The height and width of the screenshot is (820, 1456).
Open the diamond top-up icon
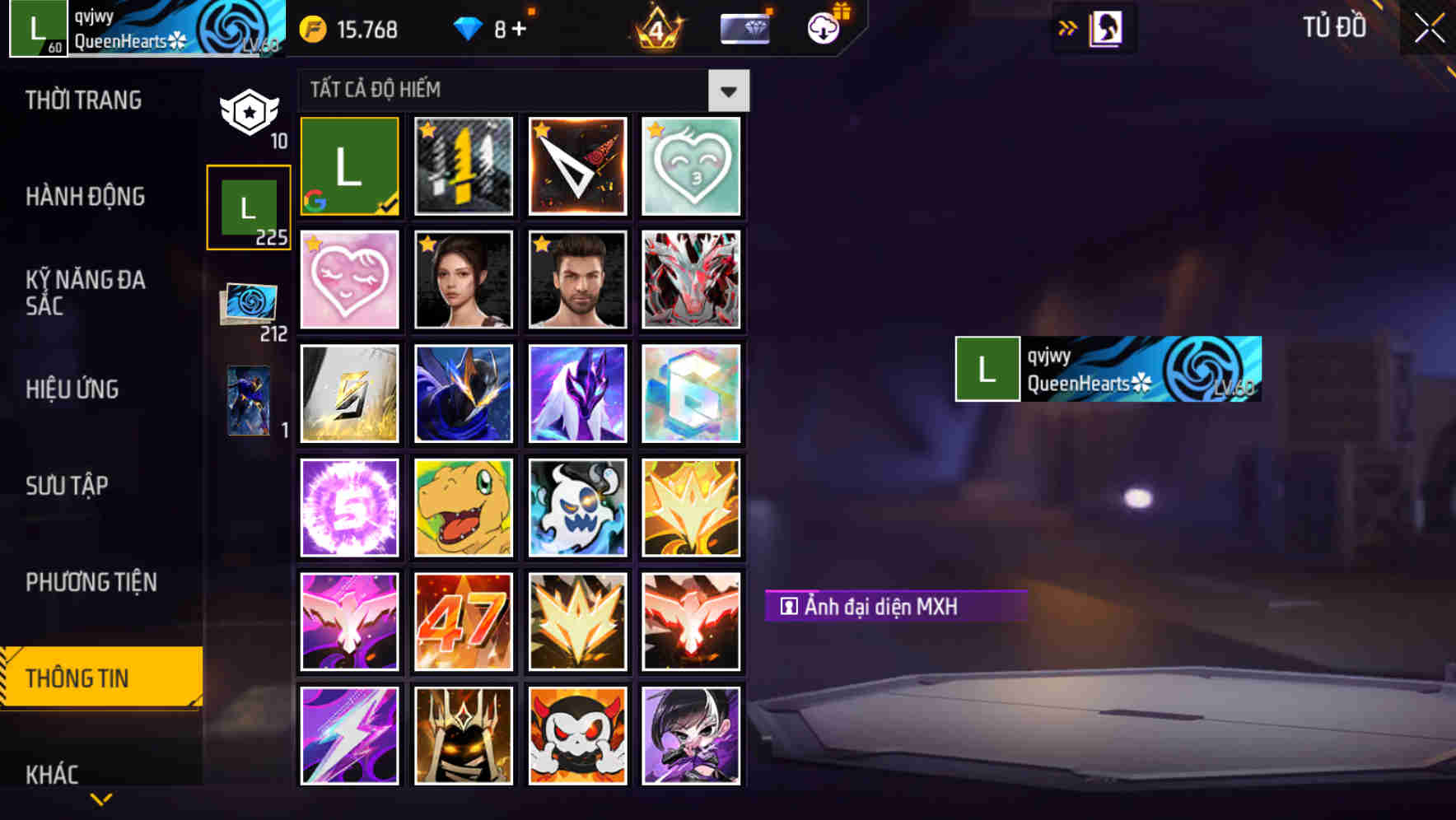(469, 28)
